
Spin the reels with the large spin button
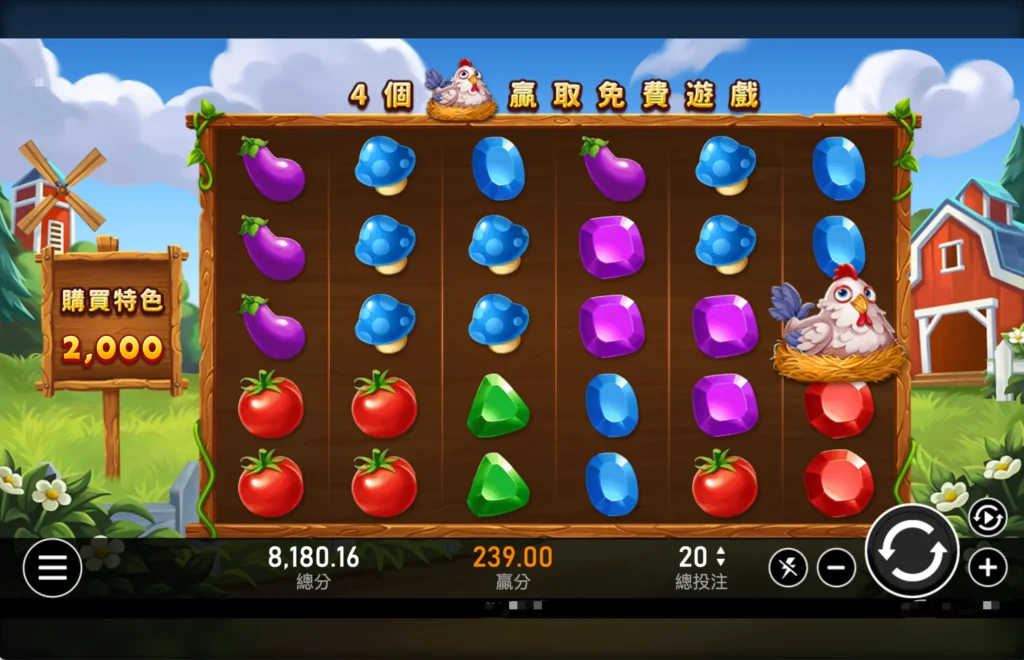click(911, 552)
